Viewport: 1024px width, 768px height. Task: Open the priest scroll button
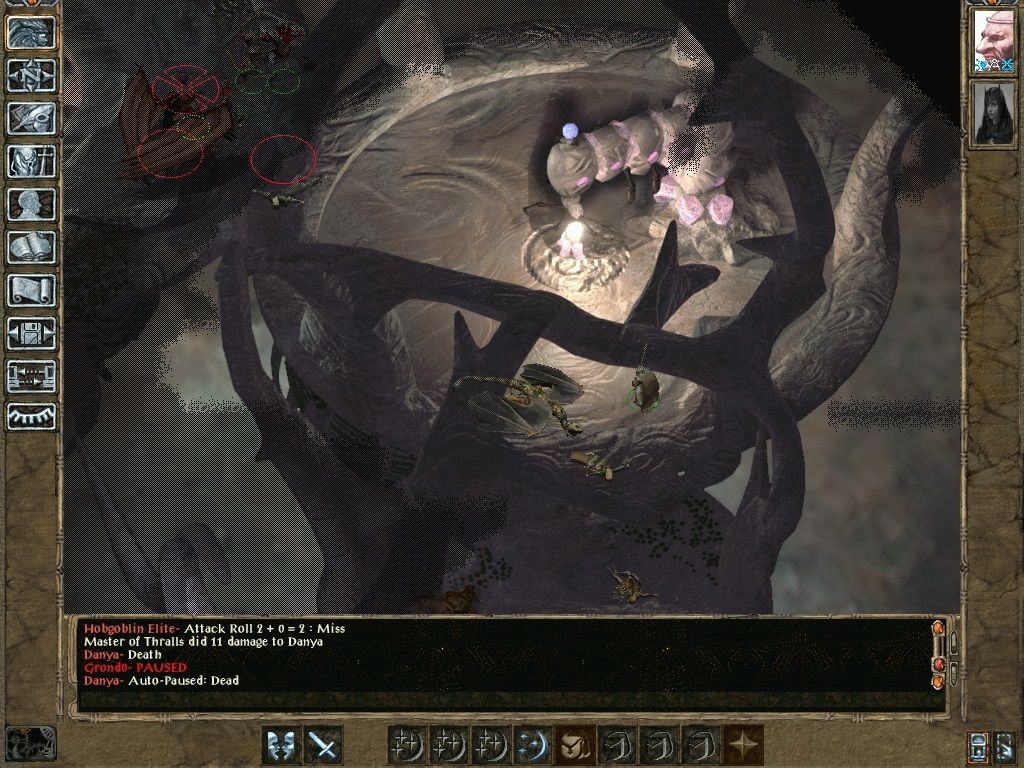31,290
